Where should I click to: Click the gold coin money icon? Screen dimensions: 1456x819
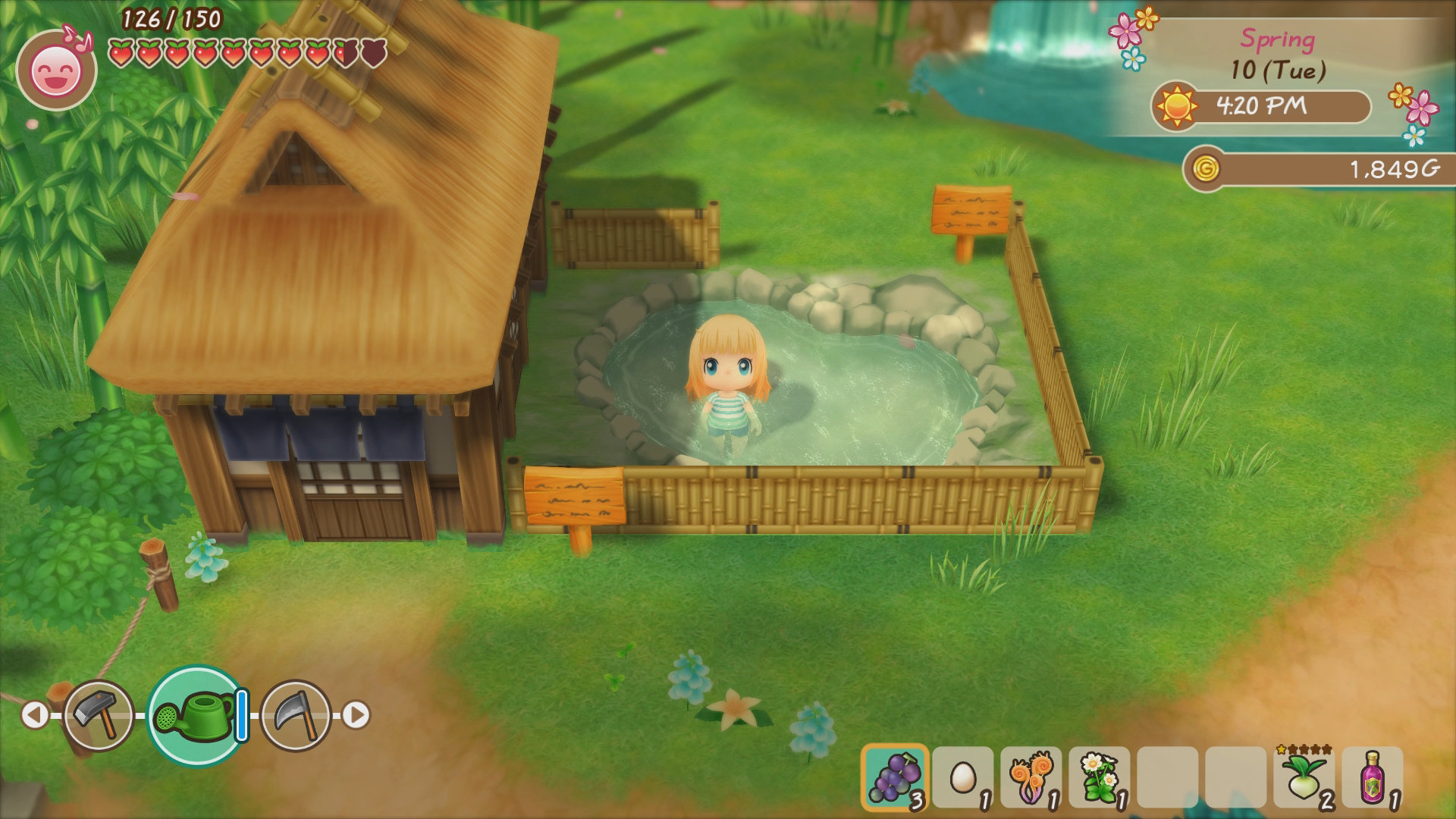coord(1204,168)
